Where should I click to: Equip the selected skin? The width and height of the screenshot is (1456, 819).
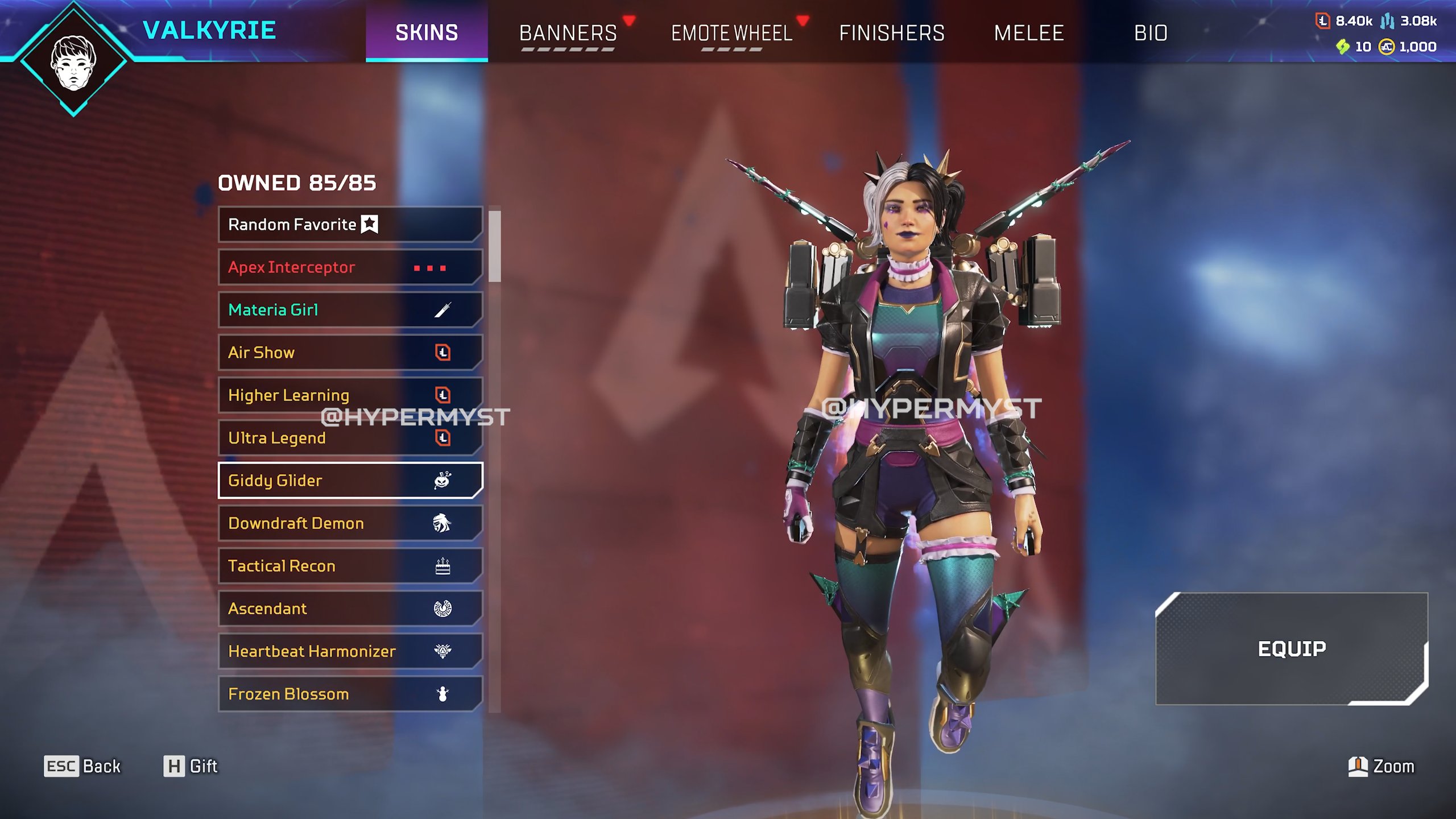1291,648
